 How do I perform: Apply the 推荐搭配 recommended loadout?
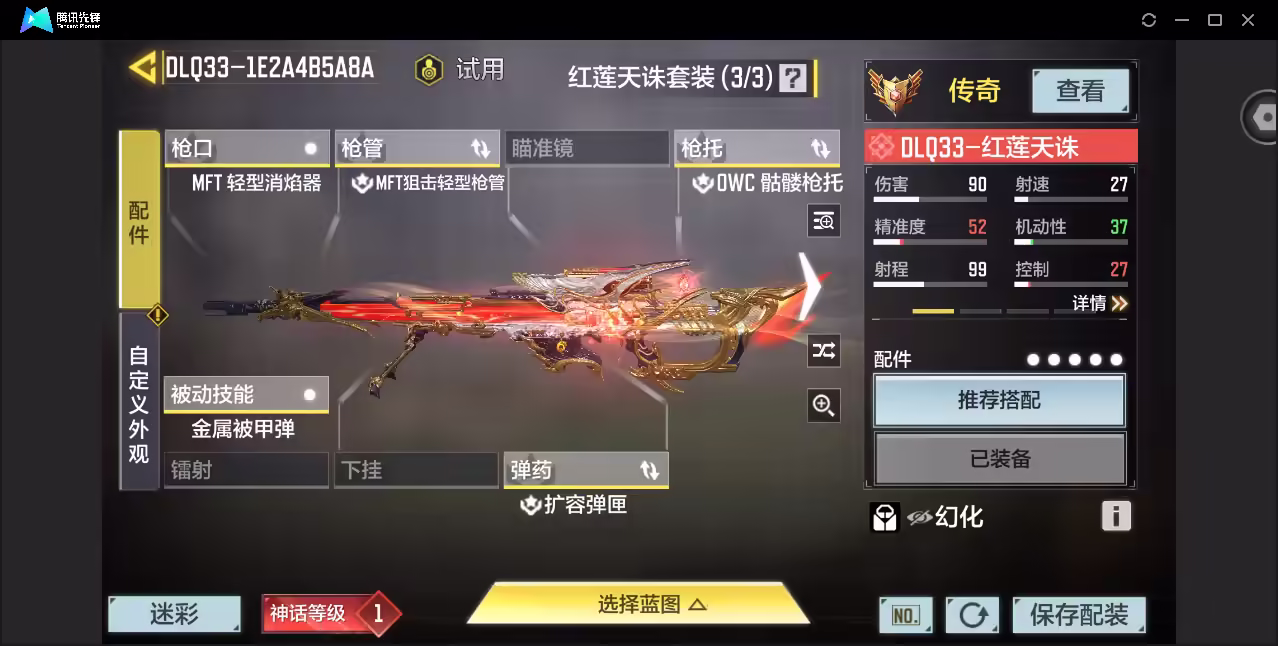point(999,400)
